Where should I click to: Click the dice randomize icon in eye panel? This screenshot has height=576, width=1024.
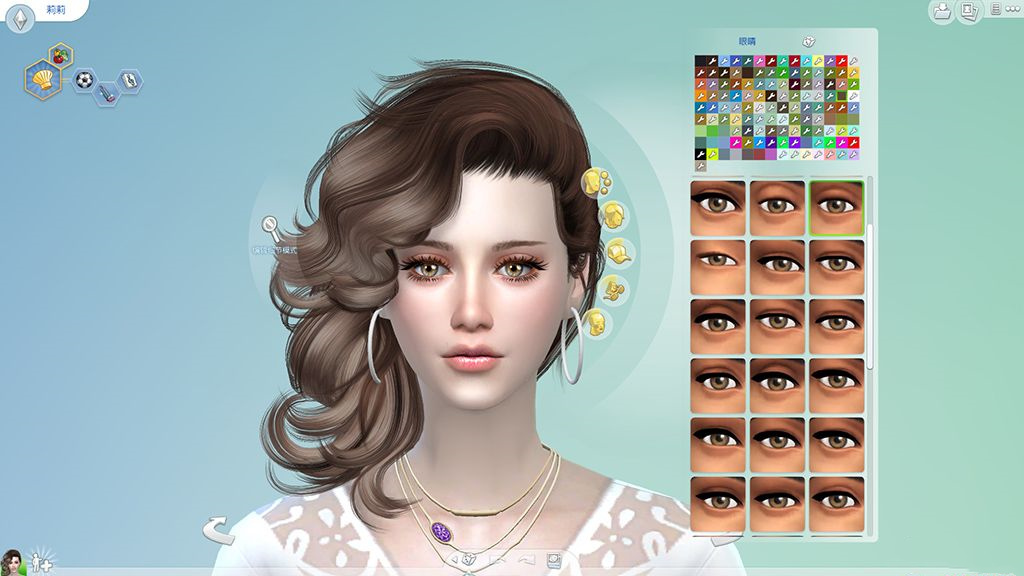(810, 42)
